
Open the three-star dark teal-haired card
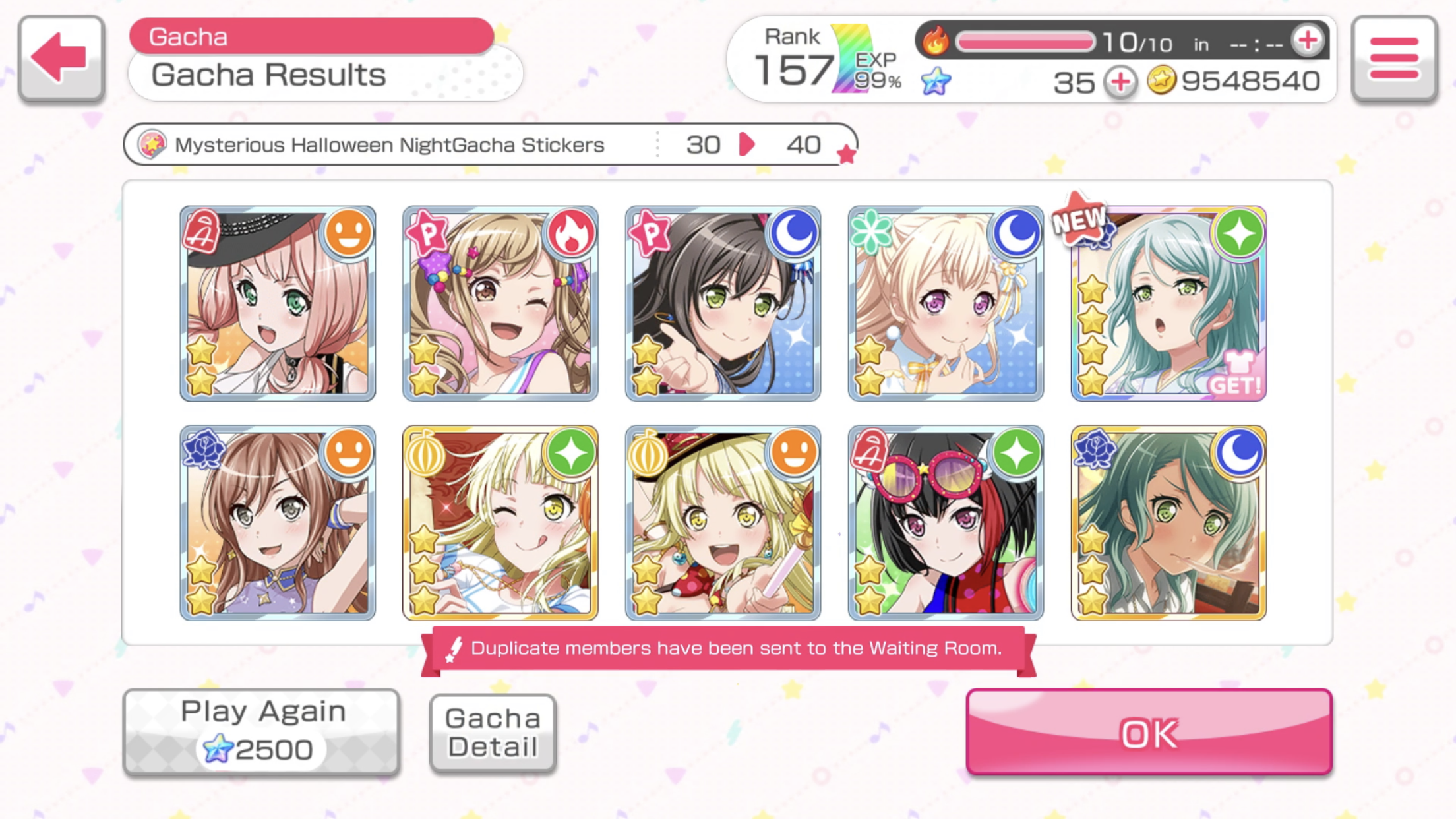point(1168,522)
